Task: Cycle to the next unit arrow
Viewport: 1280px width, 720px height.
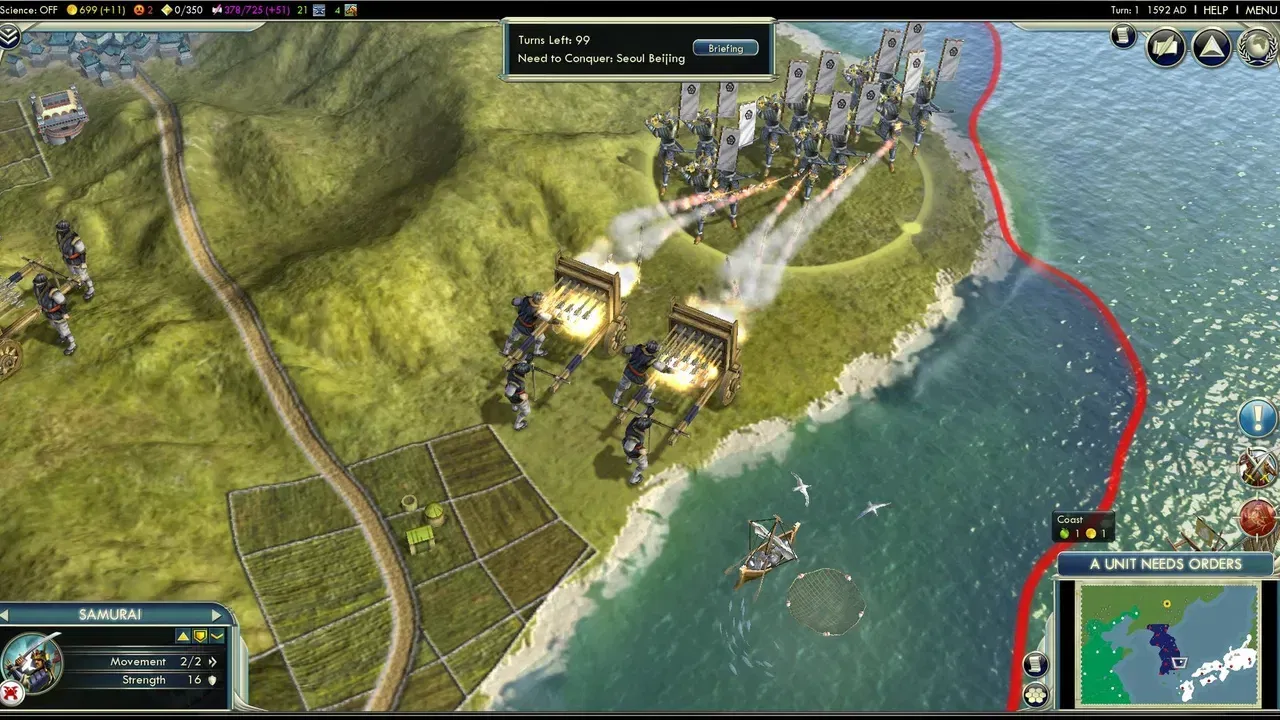Action: [x=216, y=614]
